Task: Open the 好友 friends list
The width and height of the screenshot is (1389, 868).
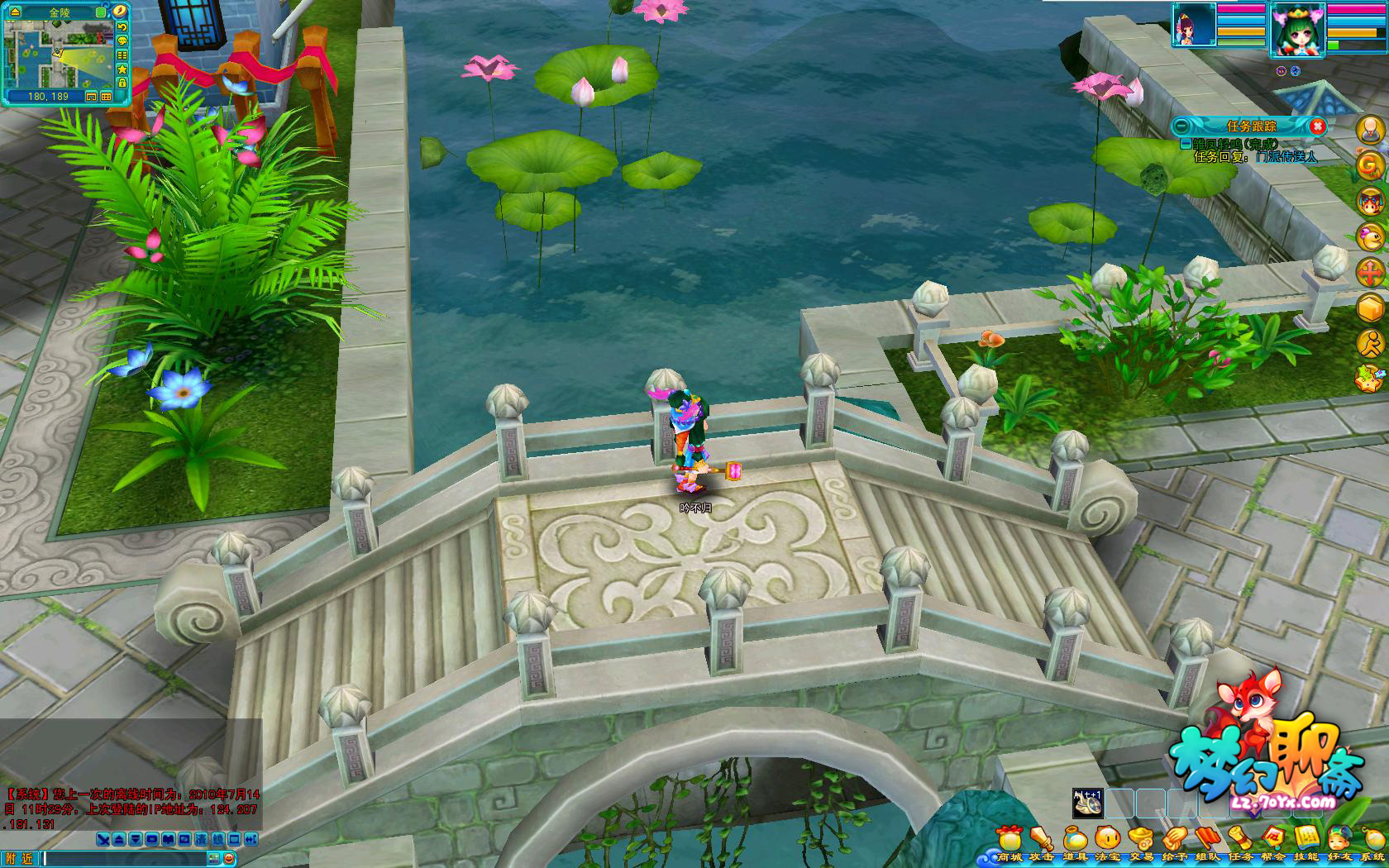Action: (1339, 841)
